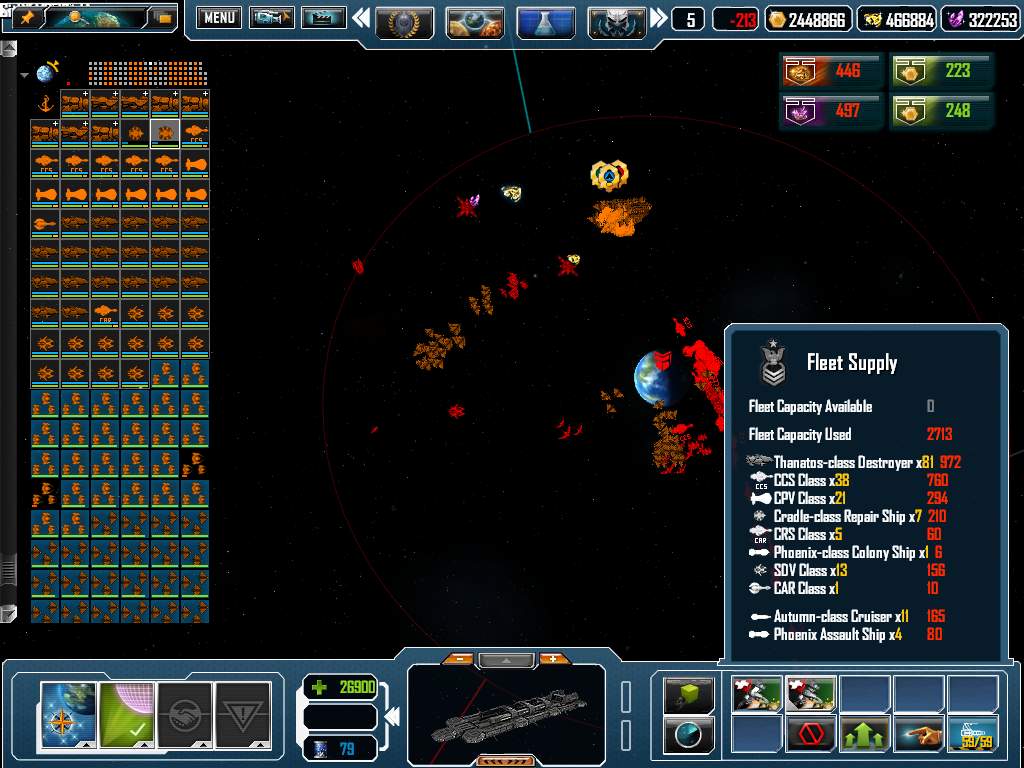Open the research lab flask screen

point(546,20)
